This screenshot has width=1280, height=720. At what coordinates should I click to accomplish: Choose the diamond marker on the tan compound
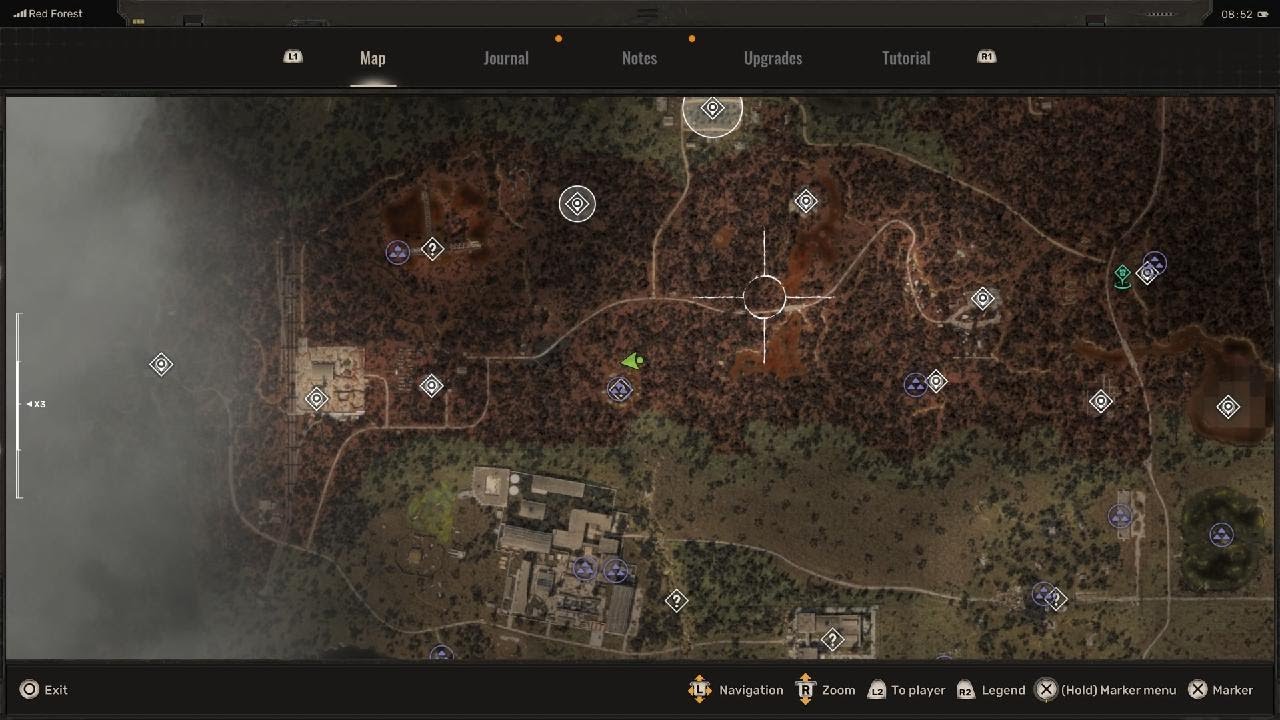pyautogui.click(x=317, y=399)
